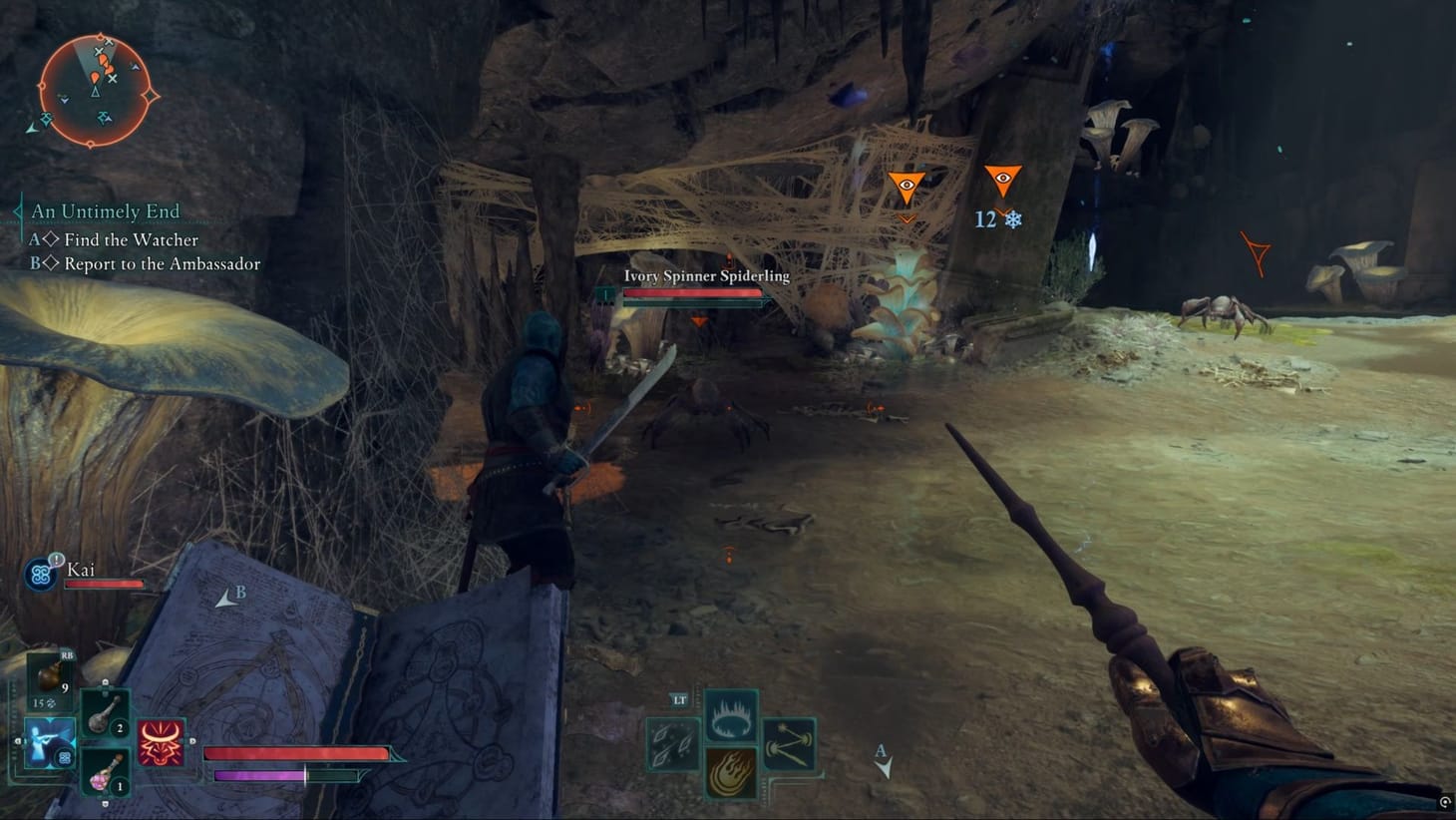
Task: Trigger the red bull rage ability icon
Action: click(x=159, y=740)
